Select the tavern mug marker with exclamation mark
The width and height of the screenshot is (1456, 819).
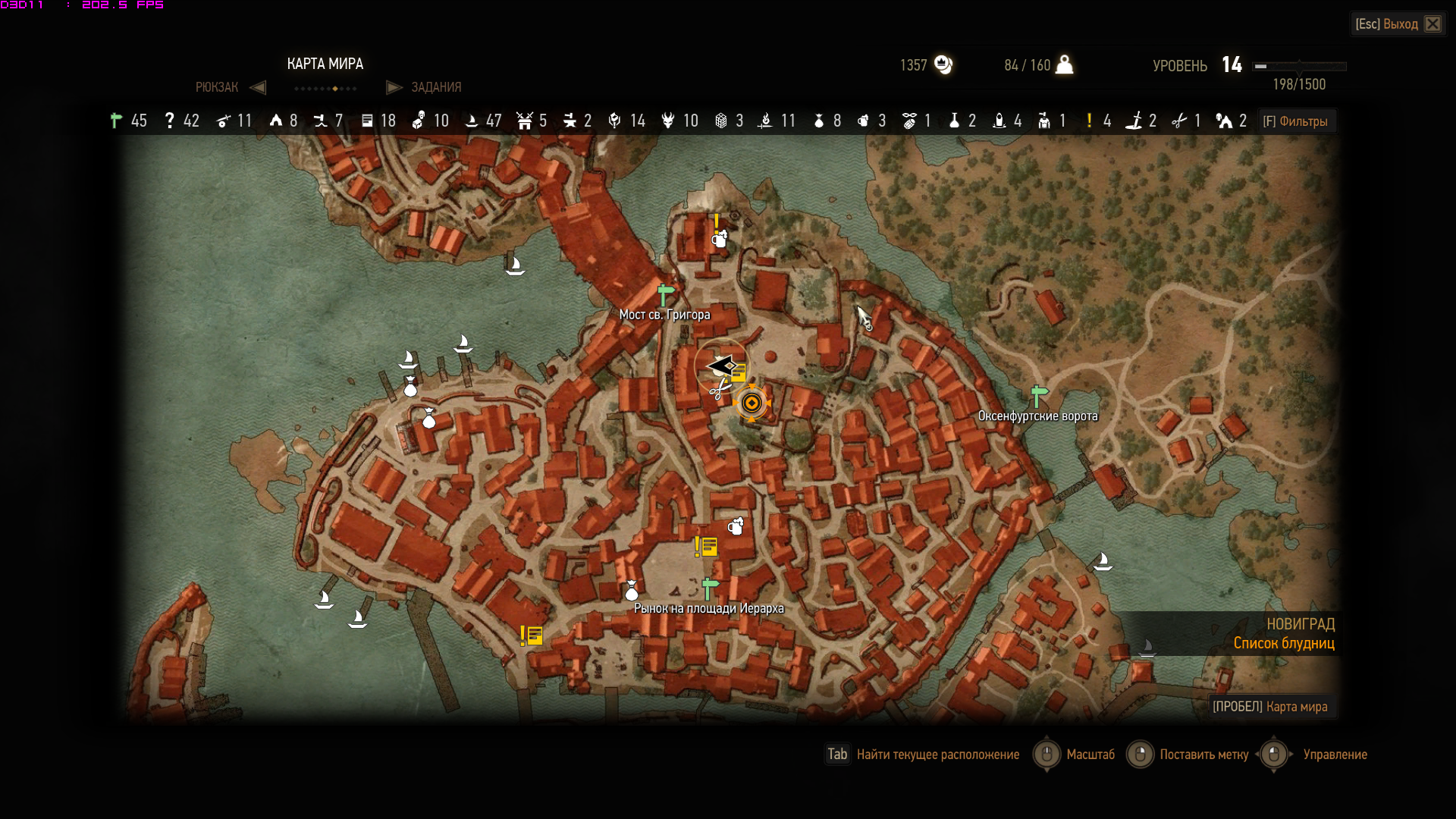point(719,238)
